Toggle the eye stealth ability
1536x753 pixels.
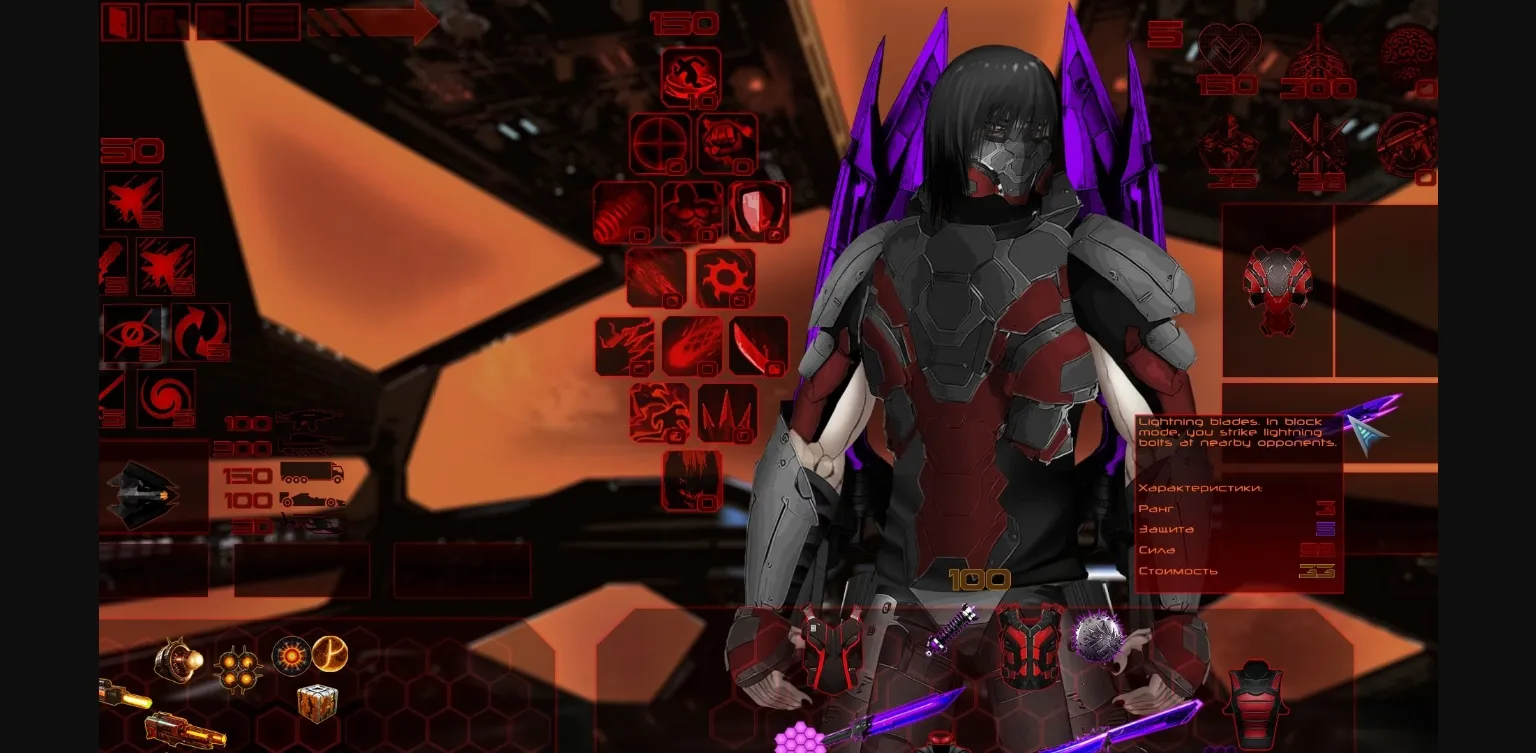132,332
